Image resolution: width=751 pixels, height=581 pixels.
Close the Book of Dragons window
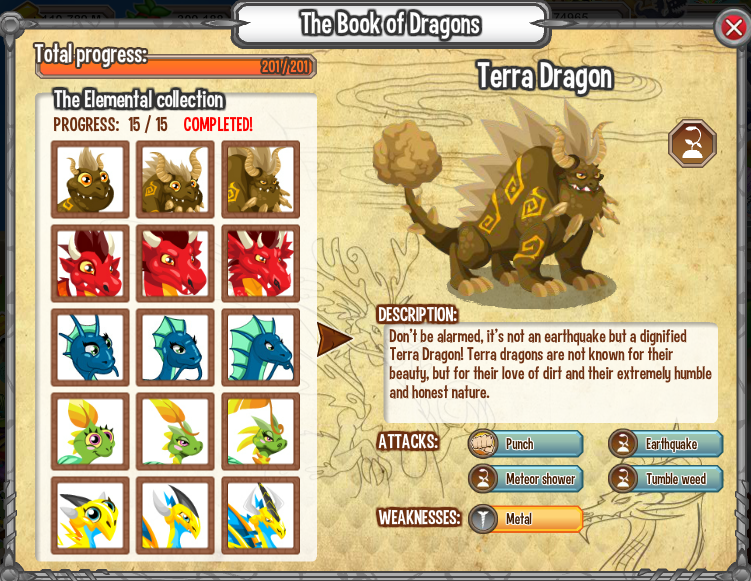733,28
